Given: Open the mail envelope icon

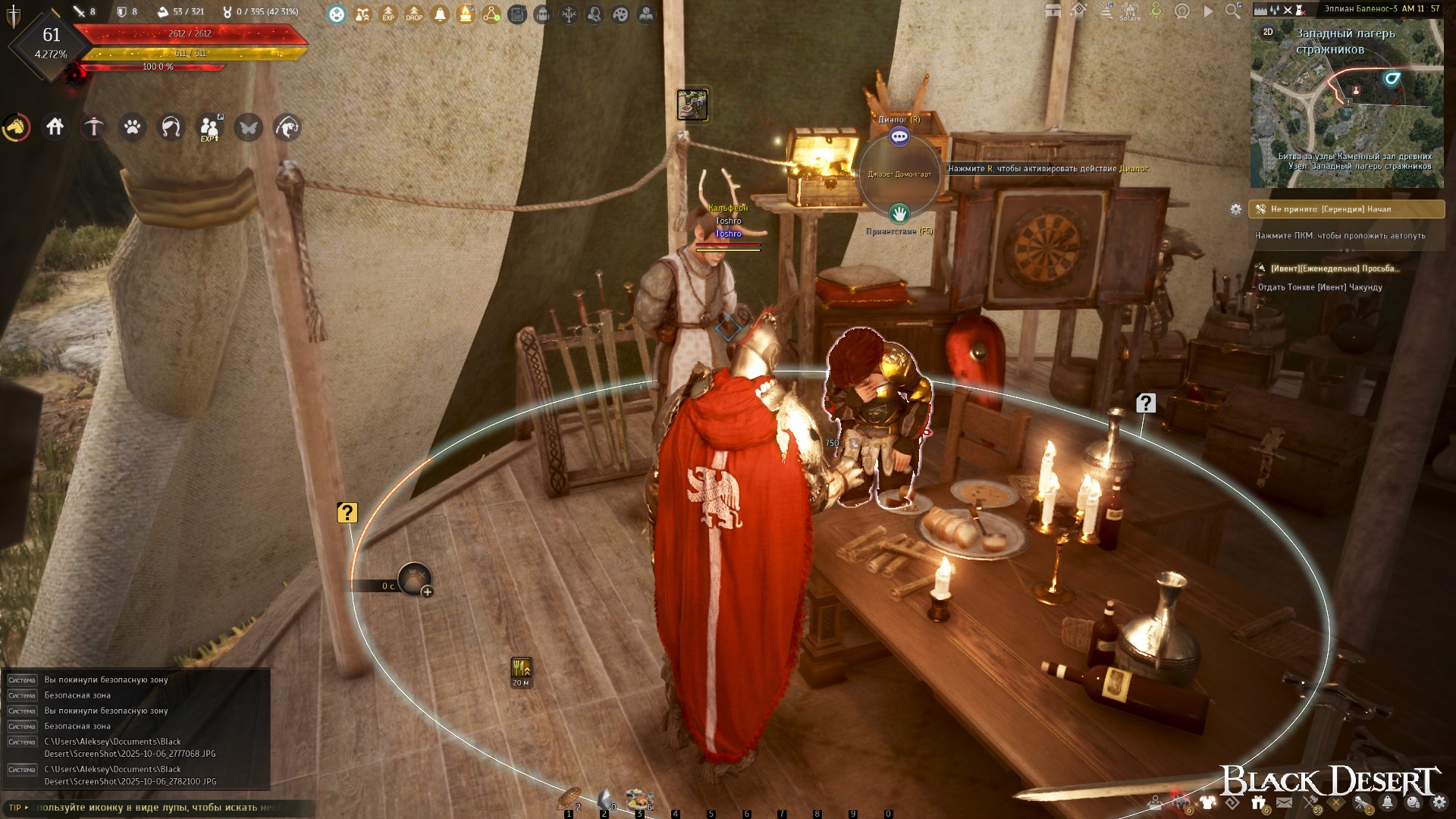Looking at the screenshot, I should click(1285, 802).
